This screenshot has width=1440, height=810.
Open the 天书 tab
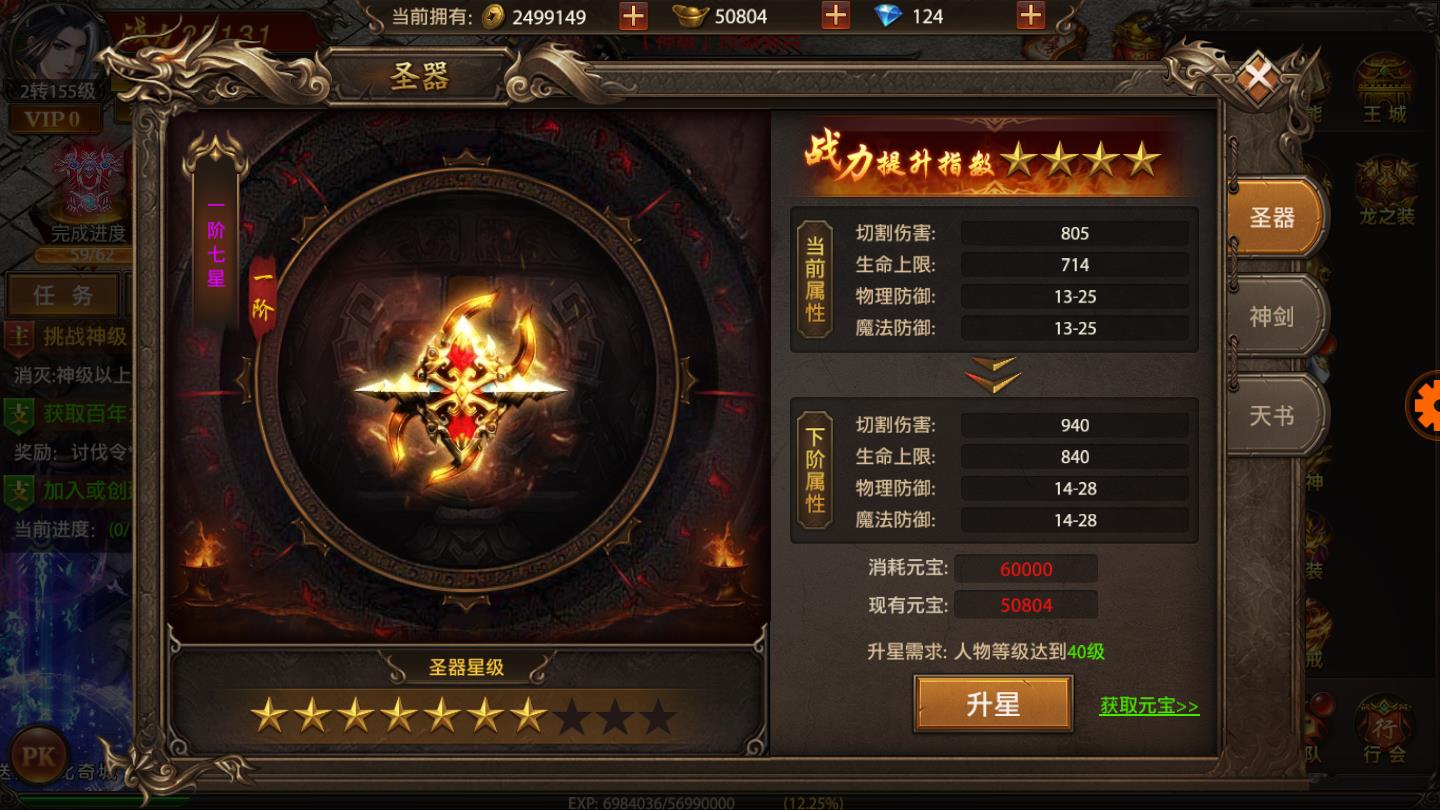[x=1272, y=416]
